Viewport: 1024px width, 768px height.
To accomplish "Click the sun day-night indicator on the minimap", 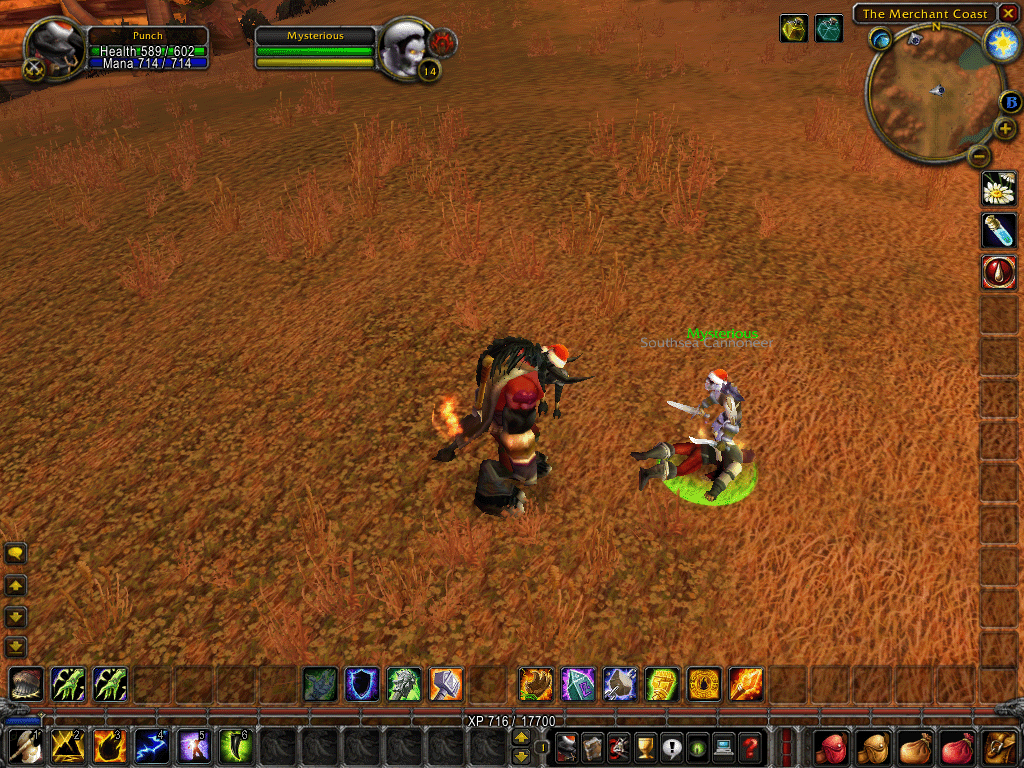I will pos(1001,42).
